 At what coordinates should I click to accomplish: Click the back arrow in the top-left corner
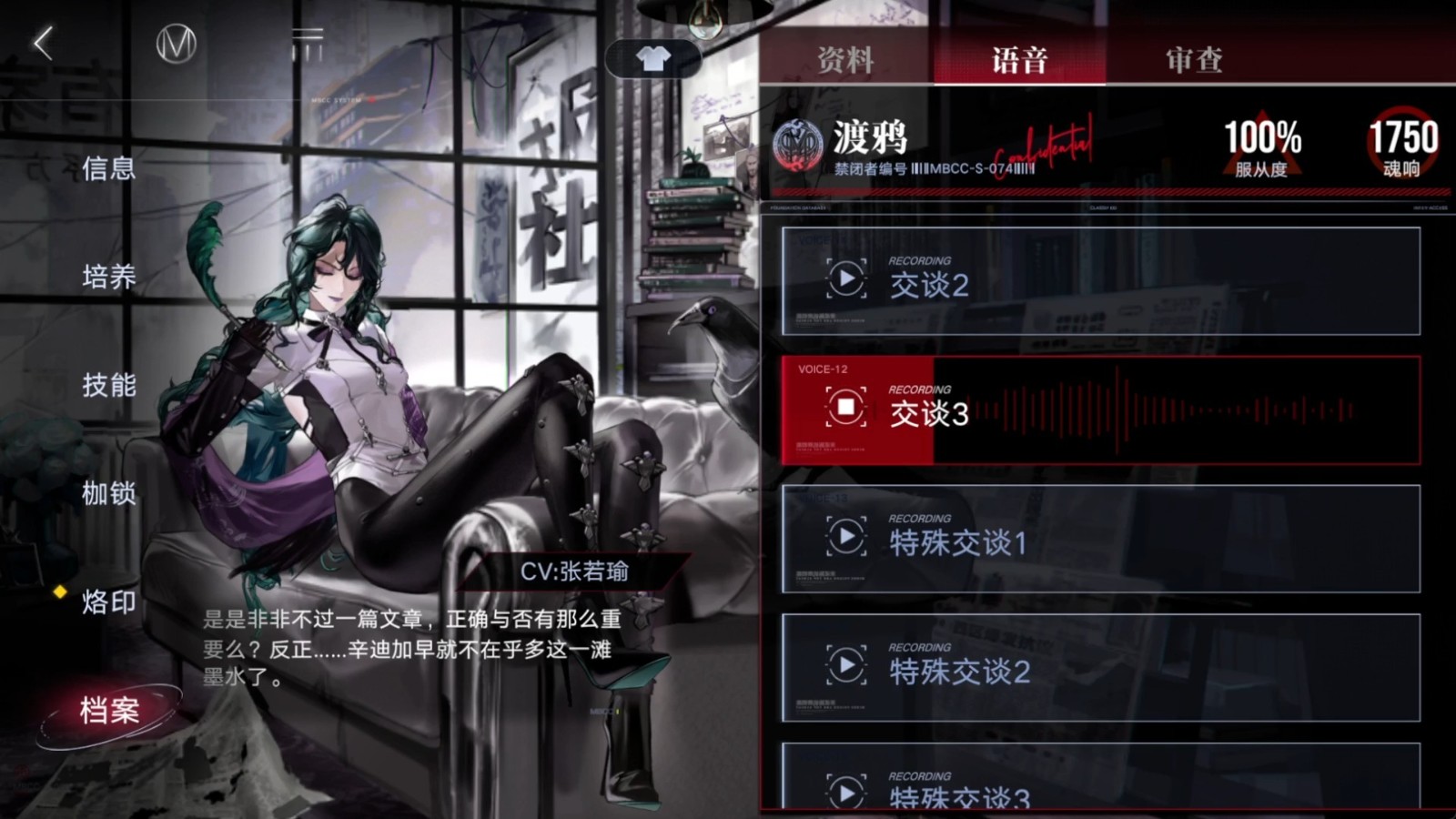click(x=41, y=44)
